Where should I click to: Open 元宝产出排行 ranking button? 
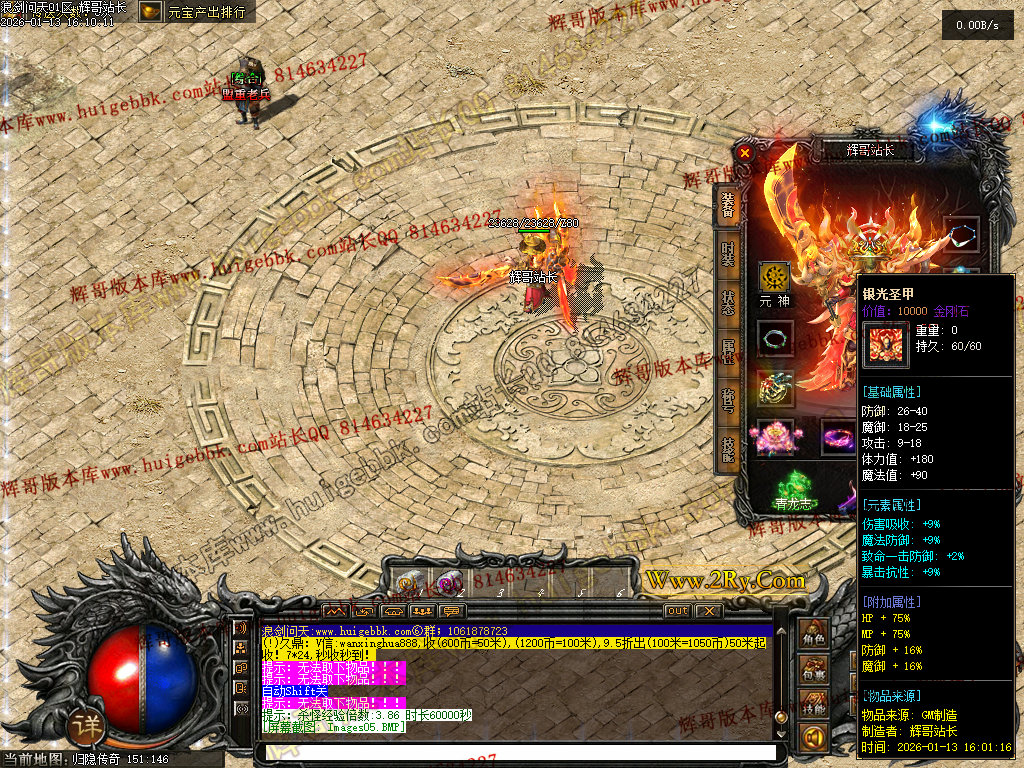point(196,12)
